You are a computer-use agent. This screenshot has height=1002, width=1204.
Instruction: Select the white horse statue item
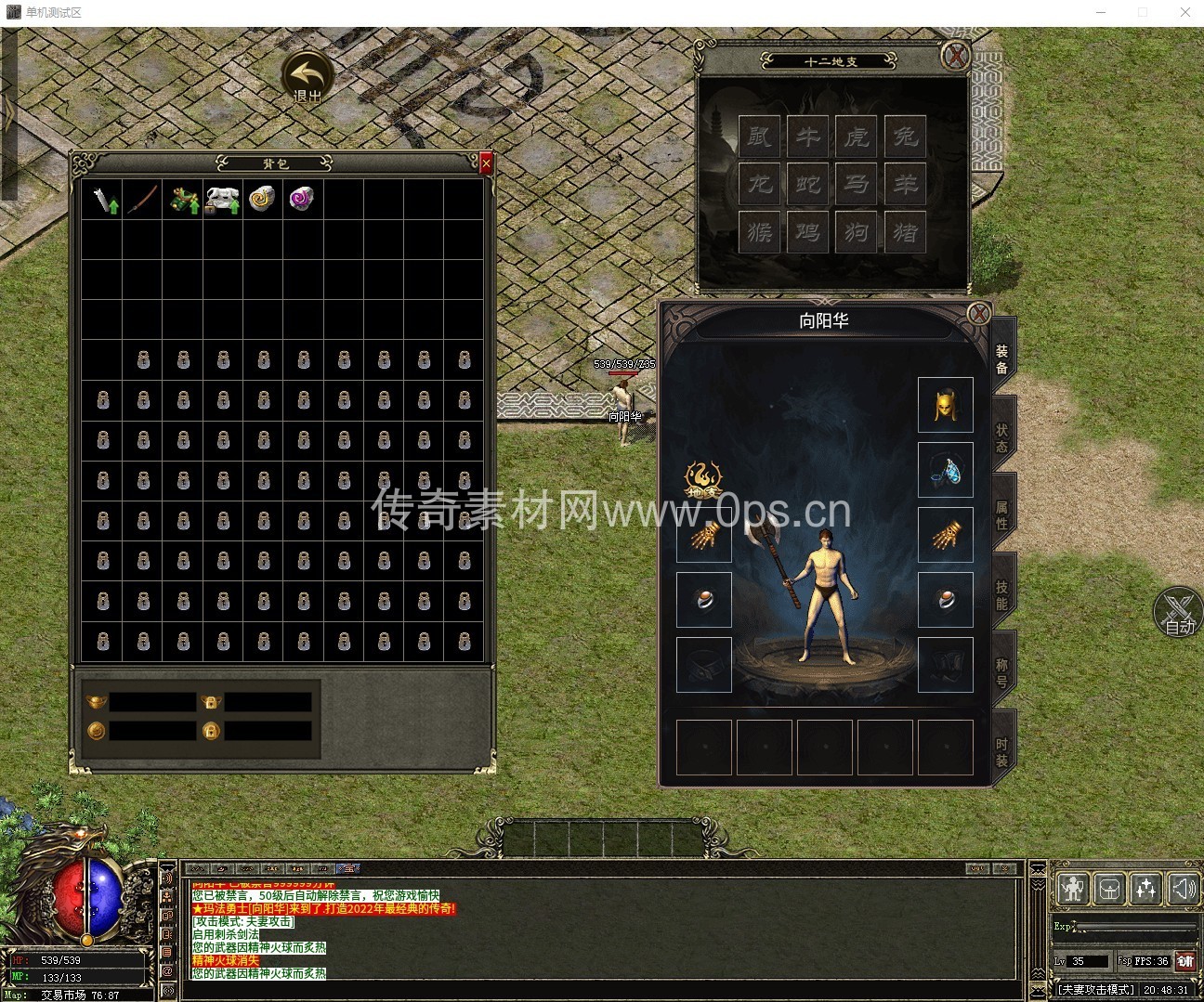coord(223,199)
